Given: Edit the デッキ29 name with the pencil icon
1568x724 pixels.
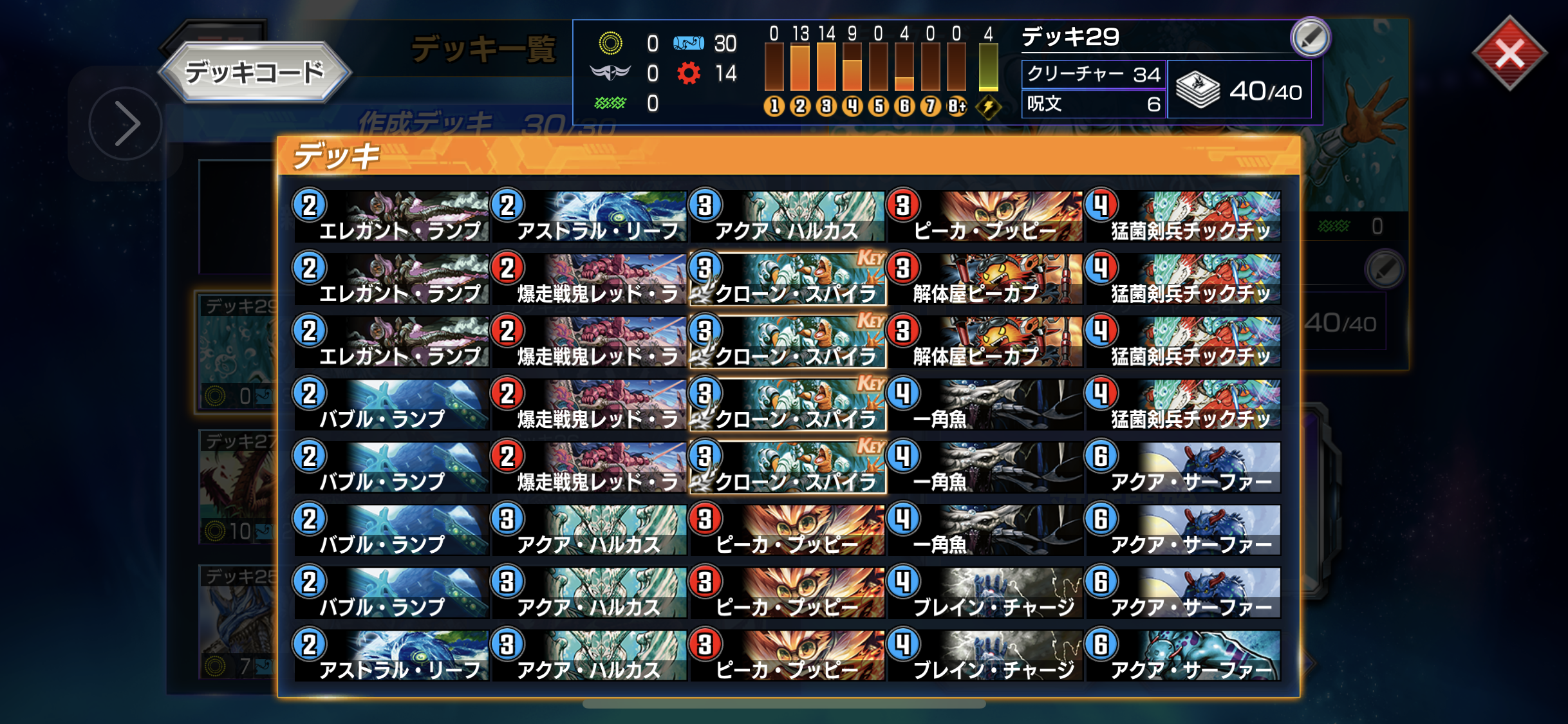Looking at the screenshot, I should (x=1311, y=37).
